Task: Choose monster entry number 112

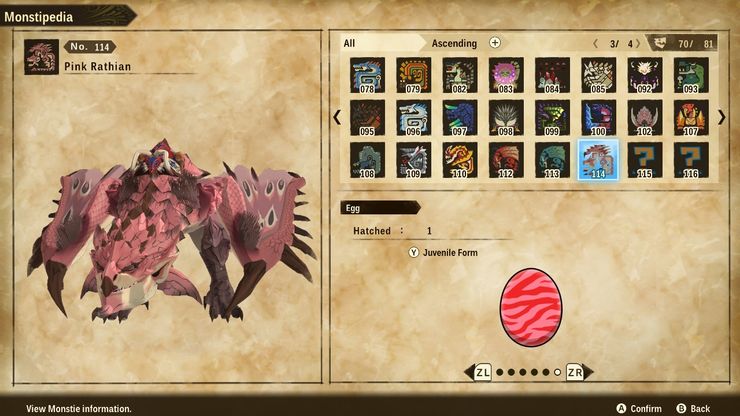Action: point(506,160)
